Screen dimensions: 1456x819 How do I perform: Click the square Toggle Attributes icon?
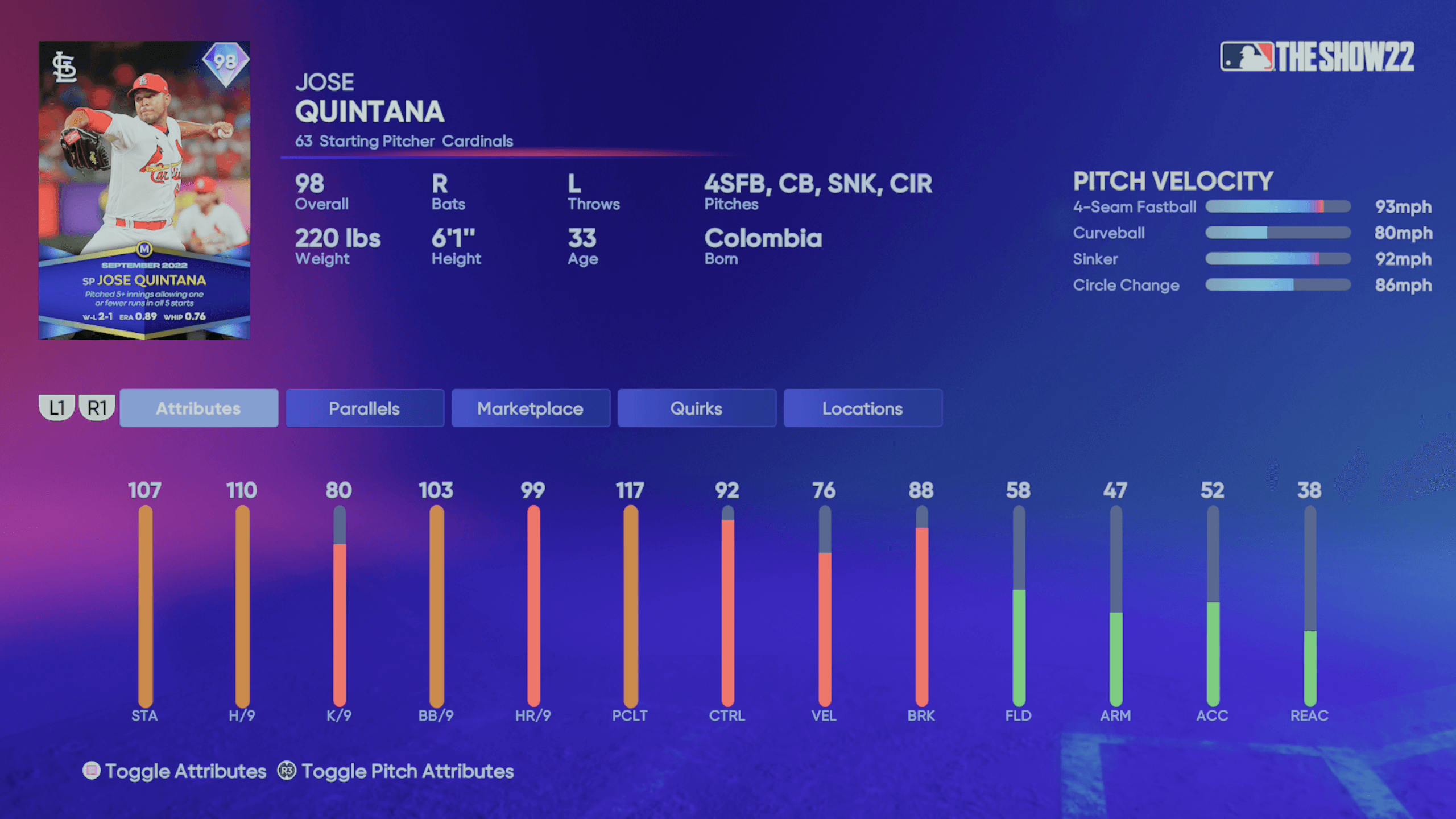point(91,771)
